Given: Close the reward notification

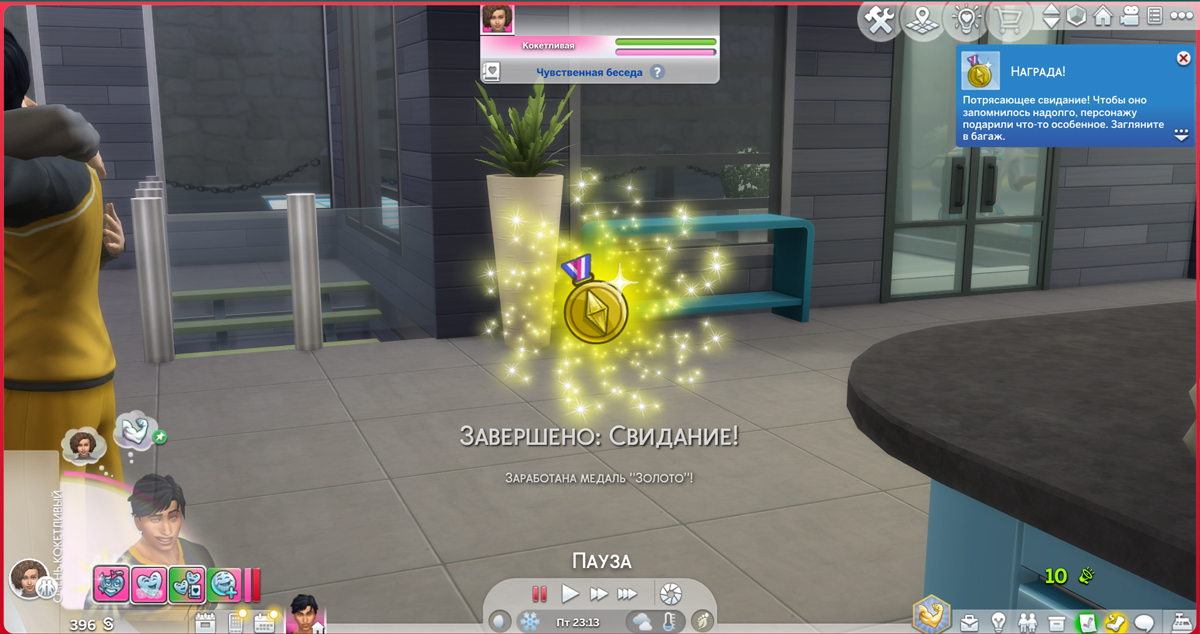Looking at the screenshot, I should click(x=1184, y=59).
